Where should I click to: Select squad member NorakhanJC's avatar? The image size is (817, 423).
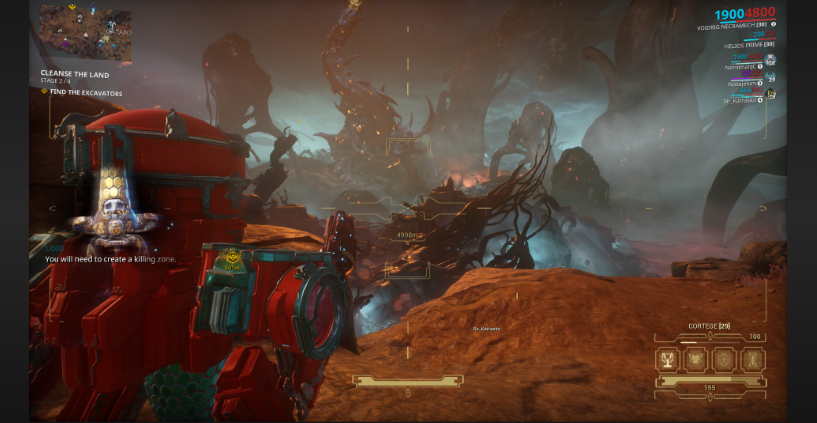click(x=771, y=60)
